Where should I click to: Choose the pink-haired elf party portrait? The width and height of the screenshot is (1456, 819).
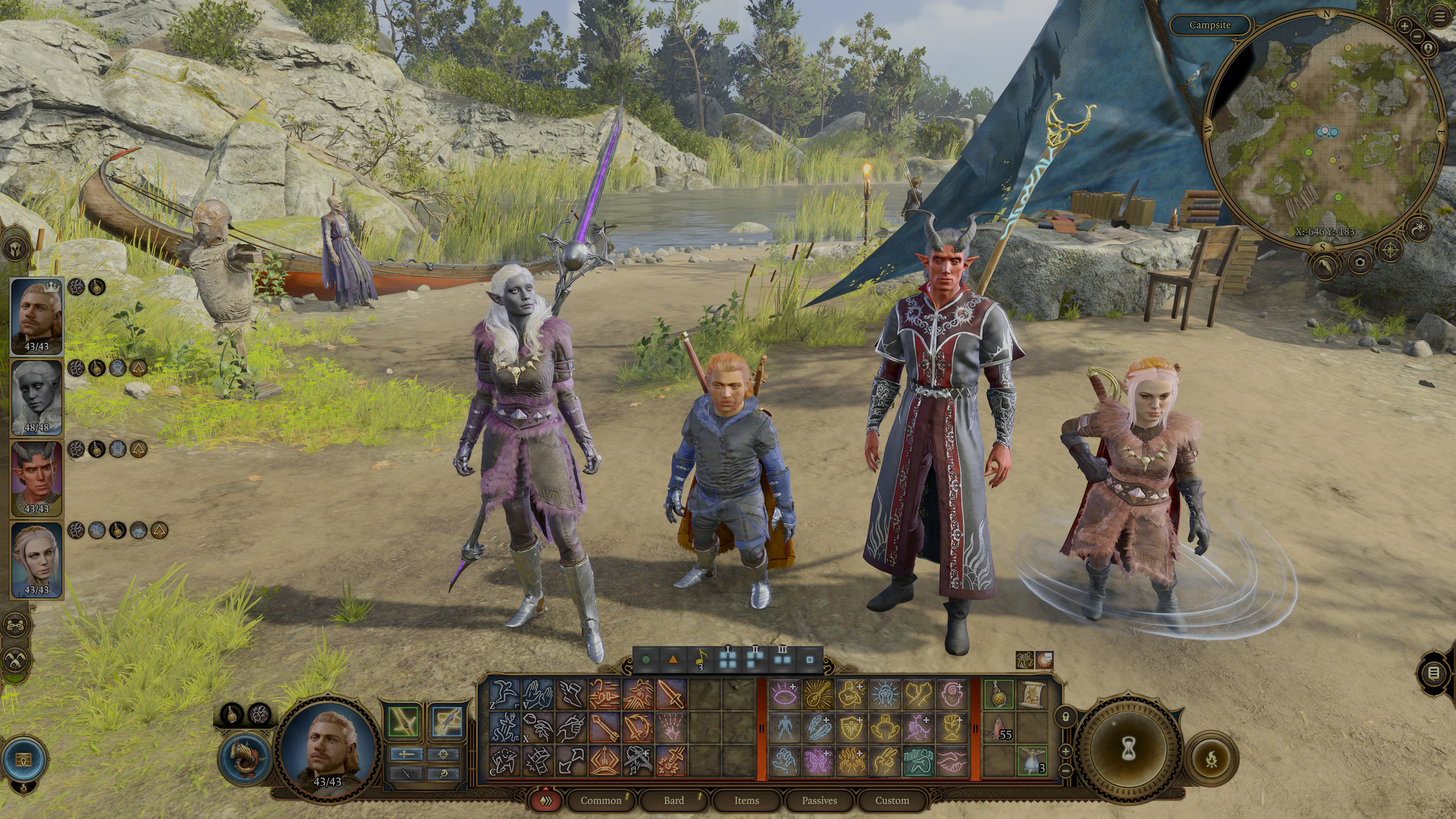pos(36,559)
